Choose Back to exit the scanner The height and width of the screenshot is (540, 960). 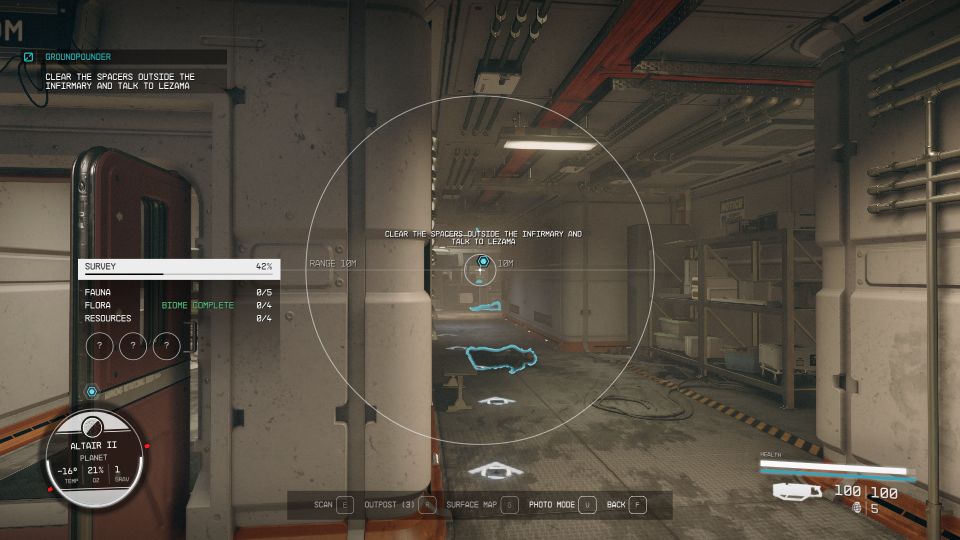click(626, 505)
